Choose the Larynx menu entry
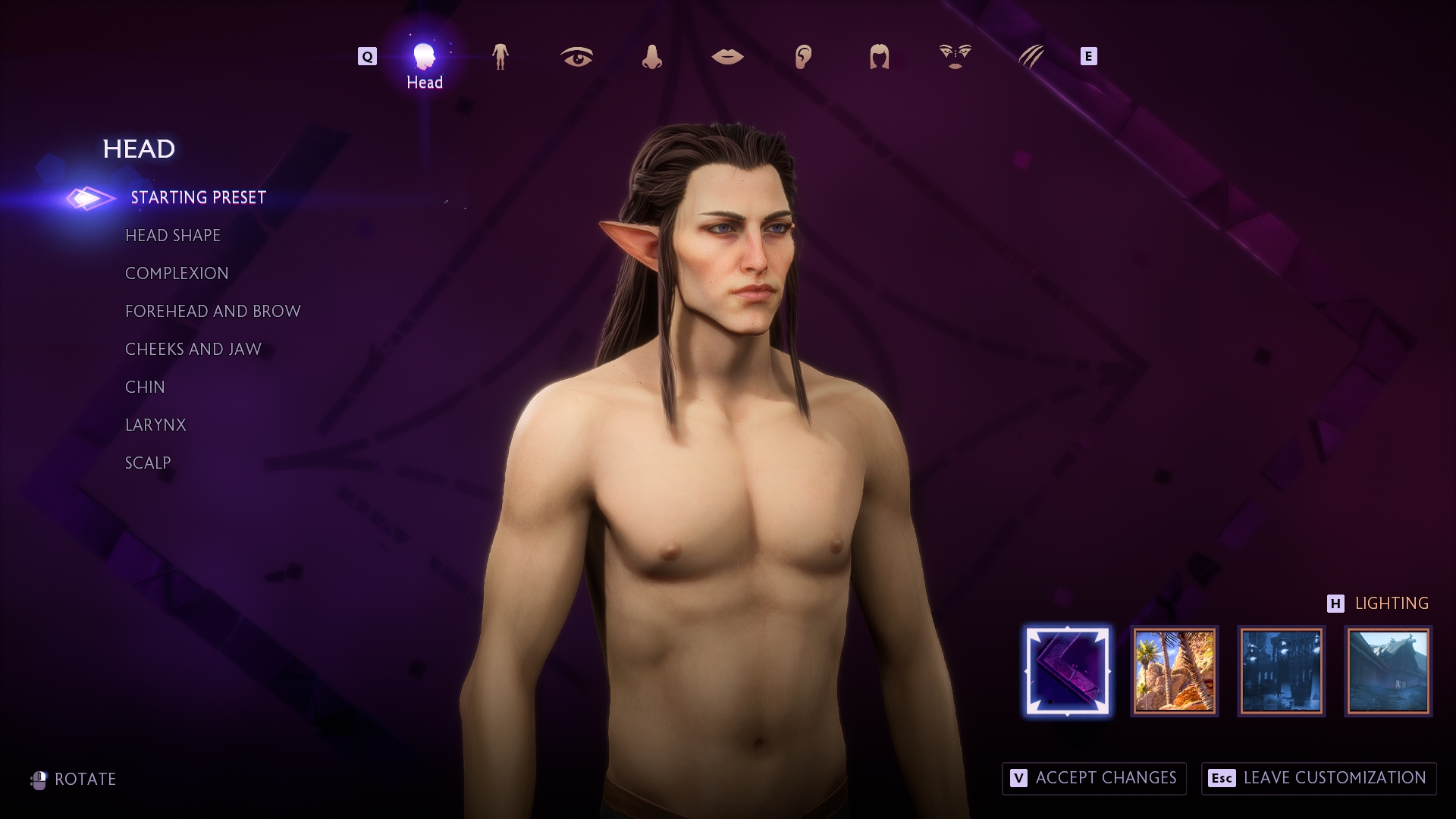 [x=155, y=425]
